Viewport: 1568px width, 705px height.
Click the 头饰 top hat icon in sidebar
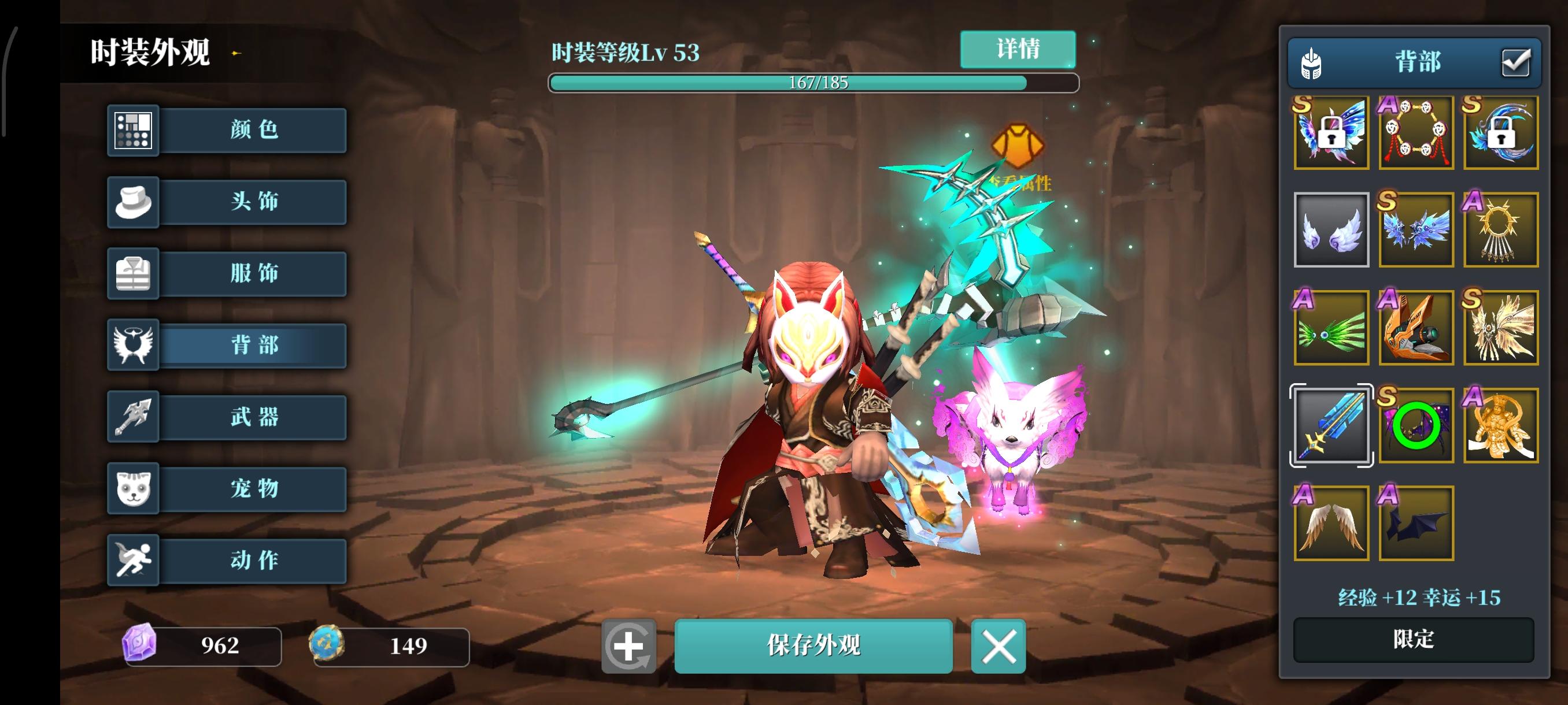(x=133, y=203)
